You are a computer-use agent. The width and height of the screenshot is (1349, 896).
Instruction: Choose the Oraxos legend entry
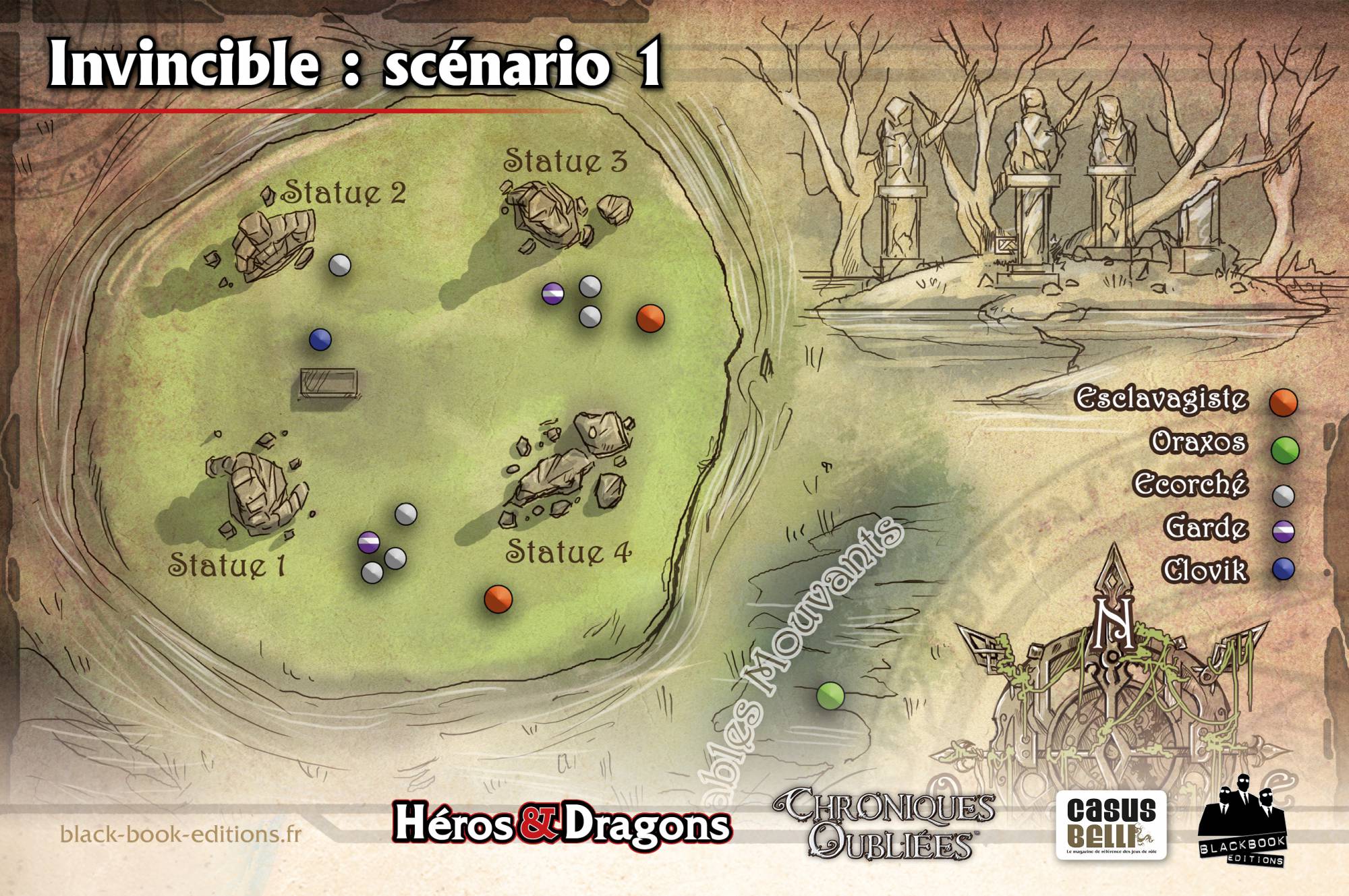click(x=1199, y=442)
